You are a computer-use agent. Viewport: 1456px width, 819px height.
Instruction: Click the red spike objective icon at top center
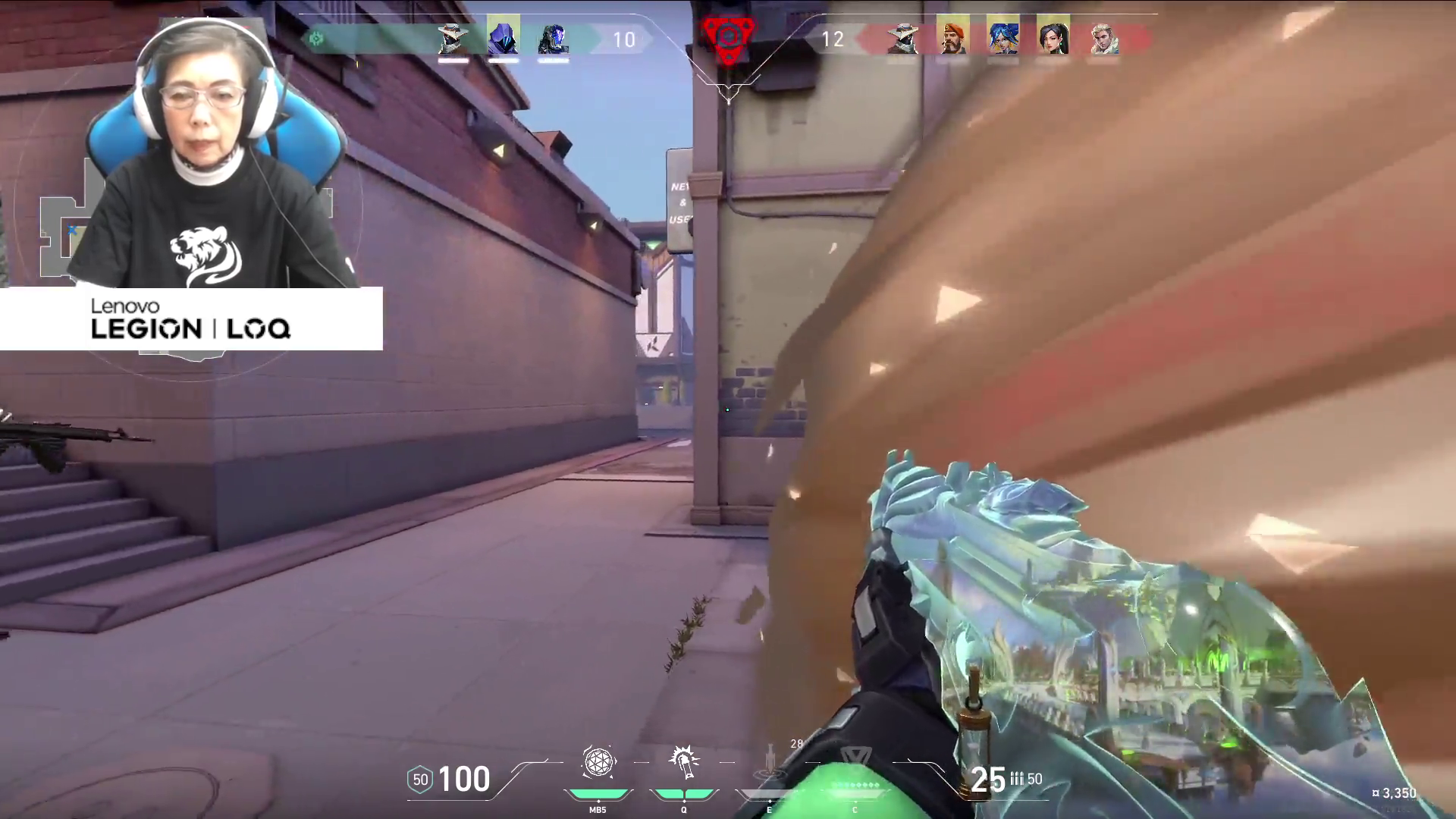727,34
